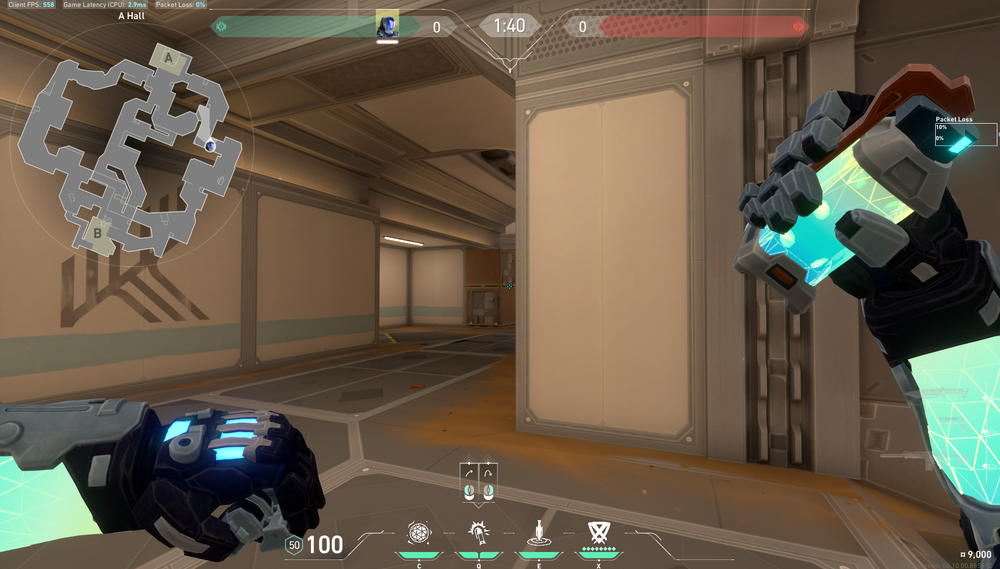
Task: Activate the geodesic sphere ability
Action: [x=417, y=532]
